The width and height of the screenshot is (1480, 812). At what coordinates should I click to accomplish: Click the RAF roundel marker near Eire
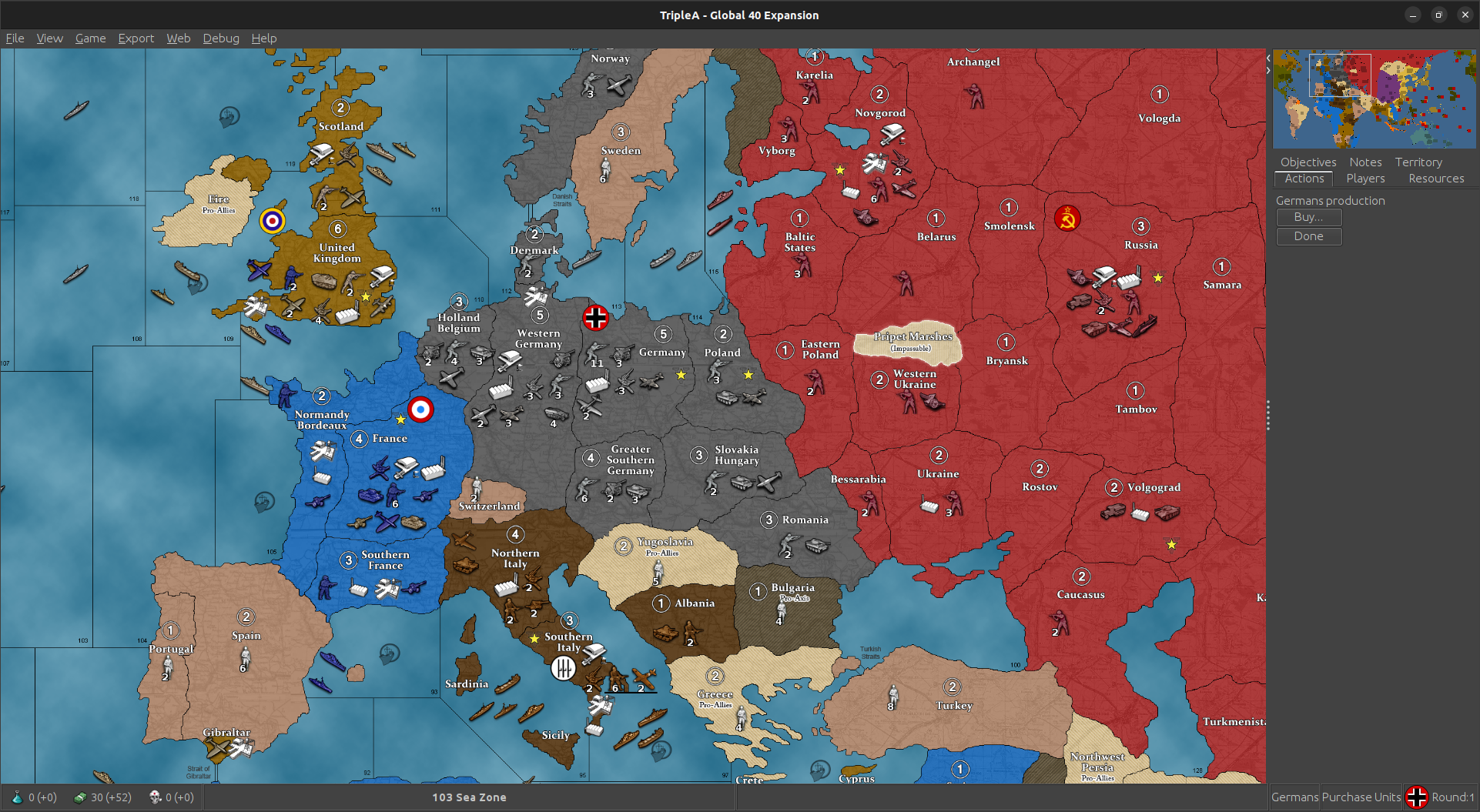click(x=271, y=219)
